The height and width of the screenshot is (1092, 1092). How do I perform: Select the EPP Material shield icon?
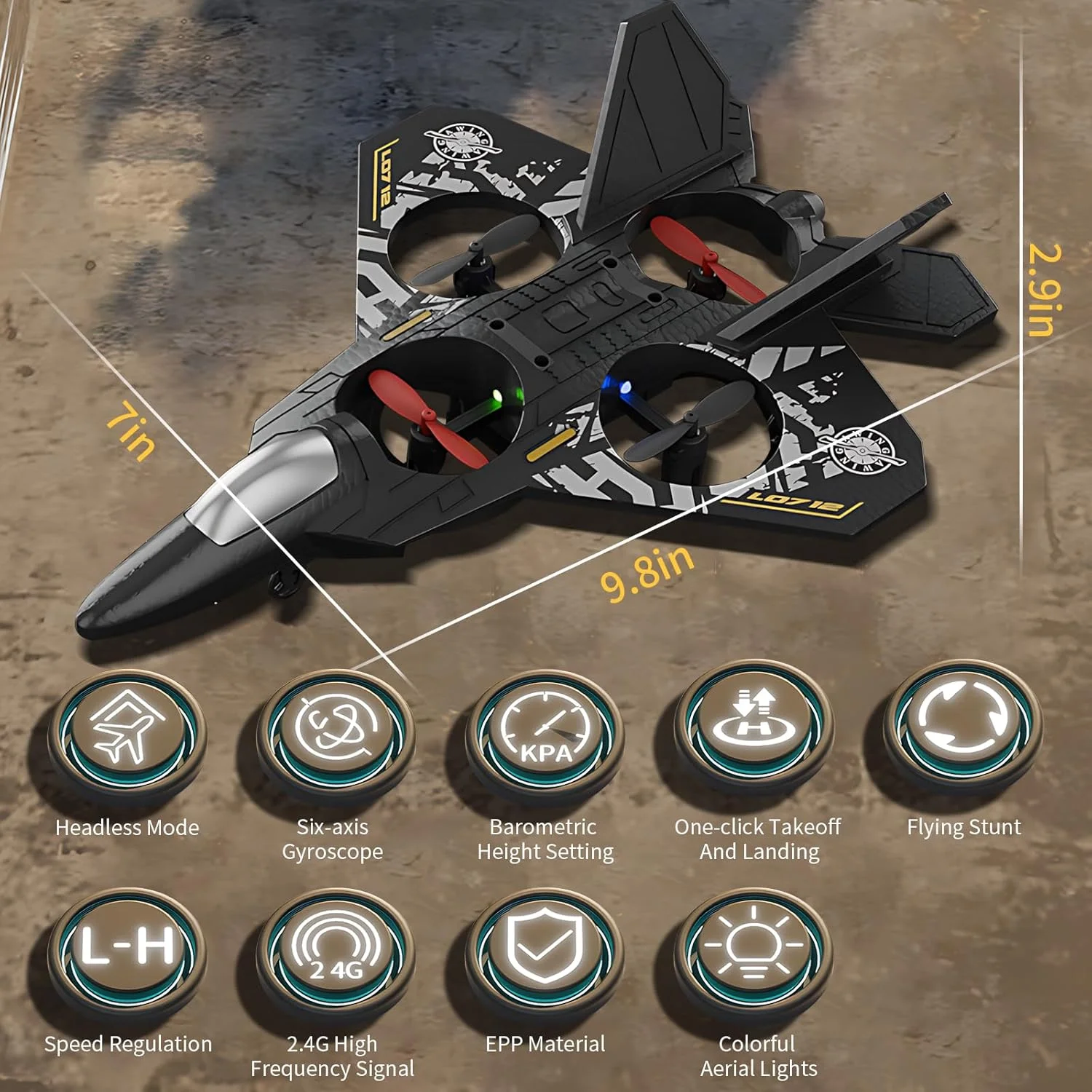[x=545, y=946]
